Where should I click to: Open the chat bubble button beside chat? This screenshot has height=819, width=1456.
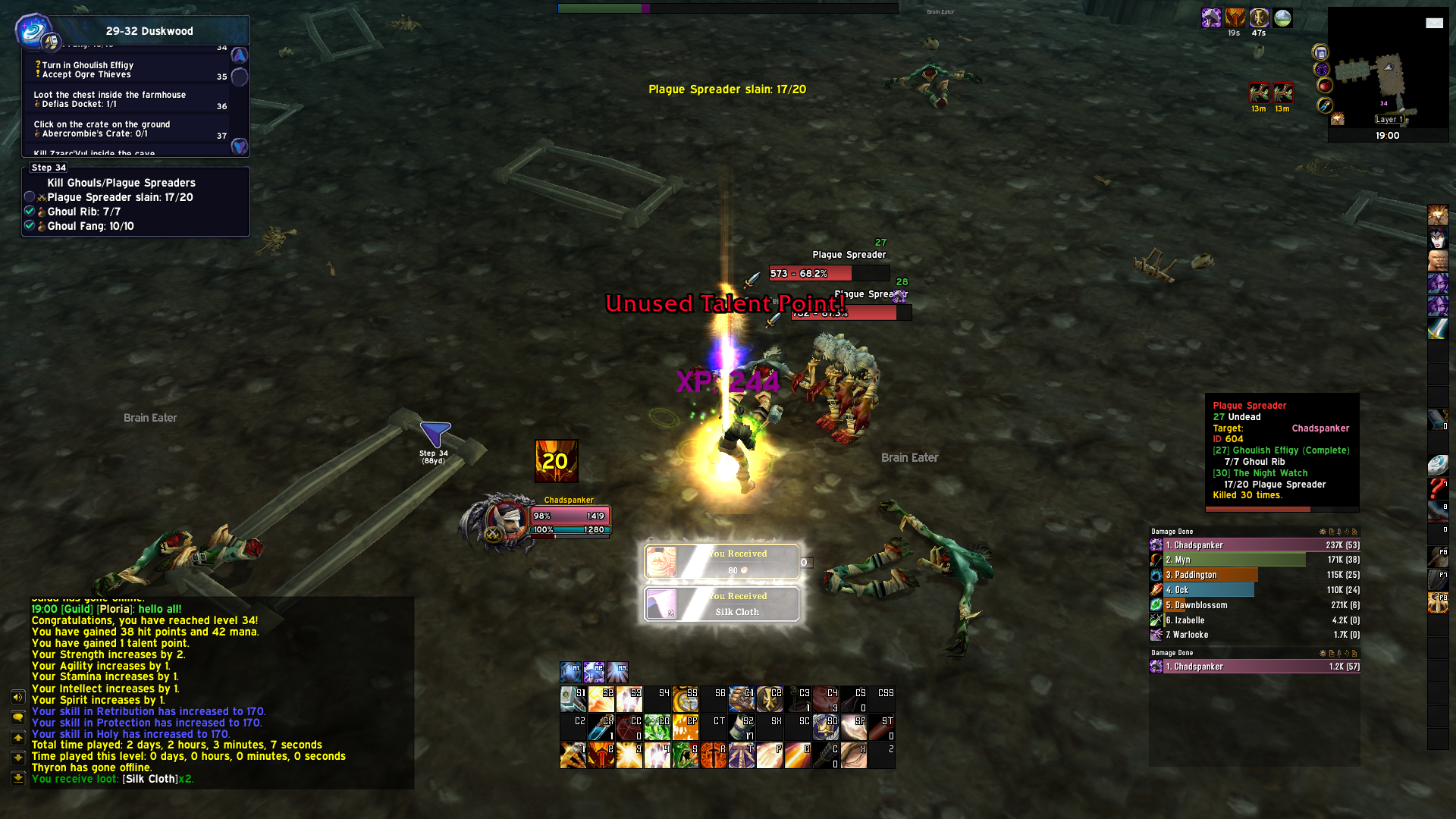click(x=18, y=717)
